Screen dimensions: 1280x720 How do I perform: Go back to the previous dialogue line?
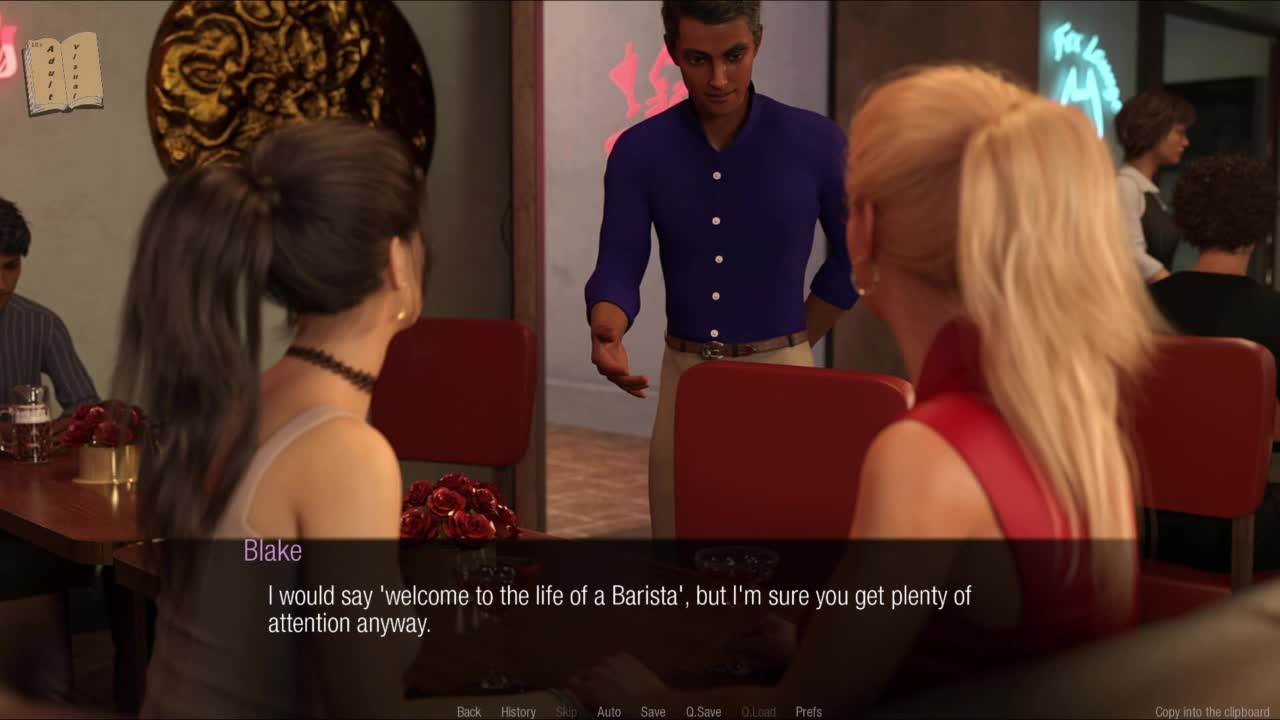469,712
